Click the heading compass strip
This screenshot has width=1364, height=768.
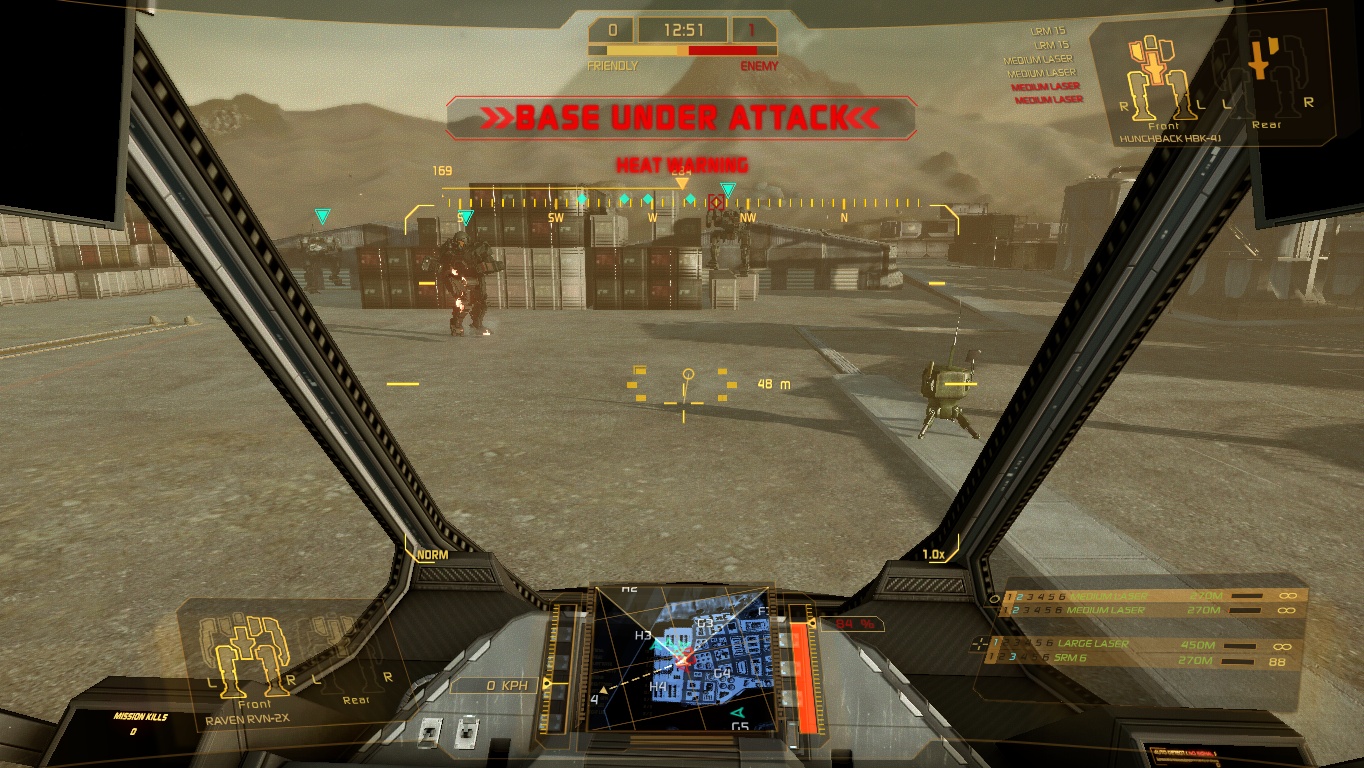684,202
